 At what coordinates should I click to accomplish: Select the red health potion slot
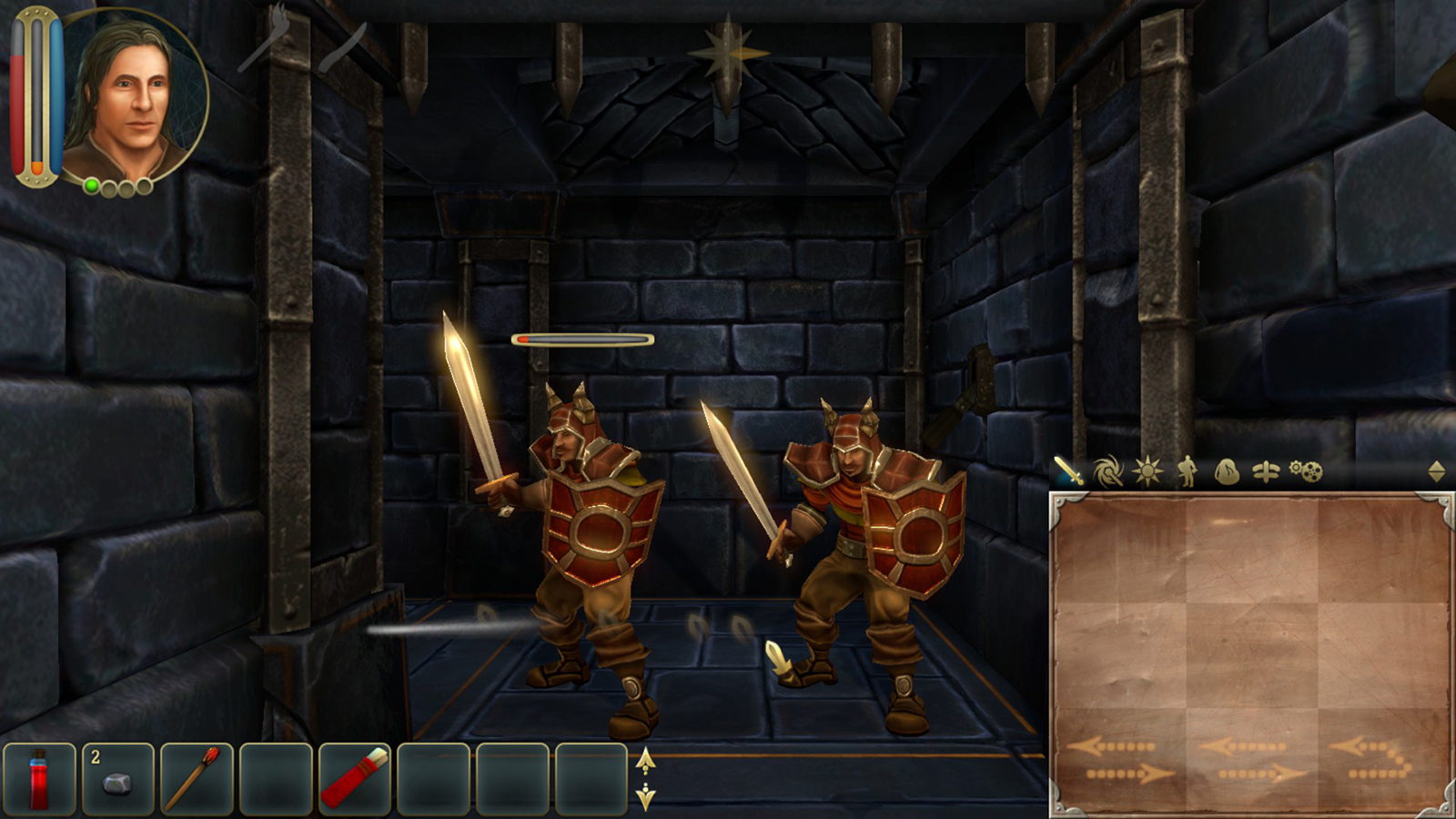point(39,779)
